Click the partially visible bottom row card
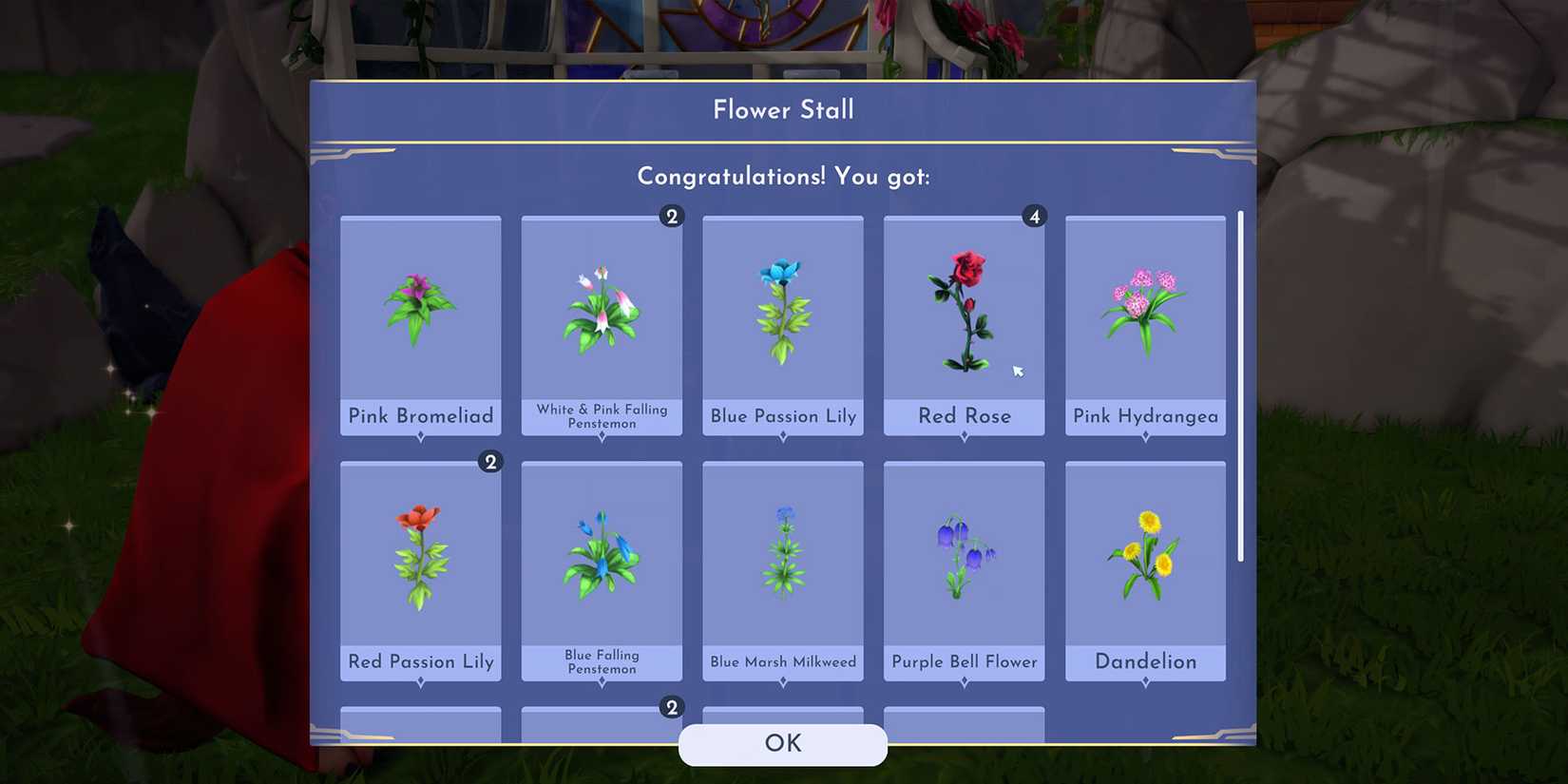This screenshot has width=1568, height=784. pos(420,727)
